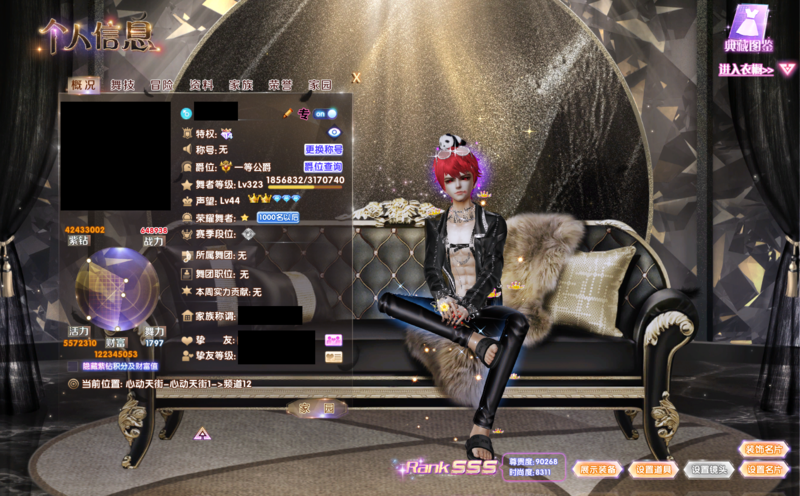Show the 家族 tab
800x496 pixels.
(241, 85)
